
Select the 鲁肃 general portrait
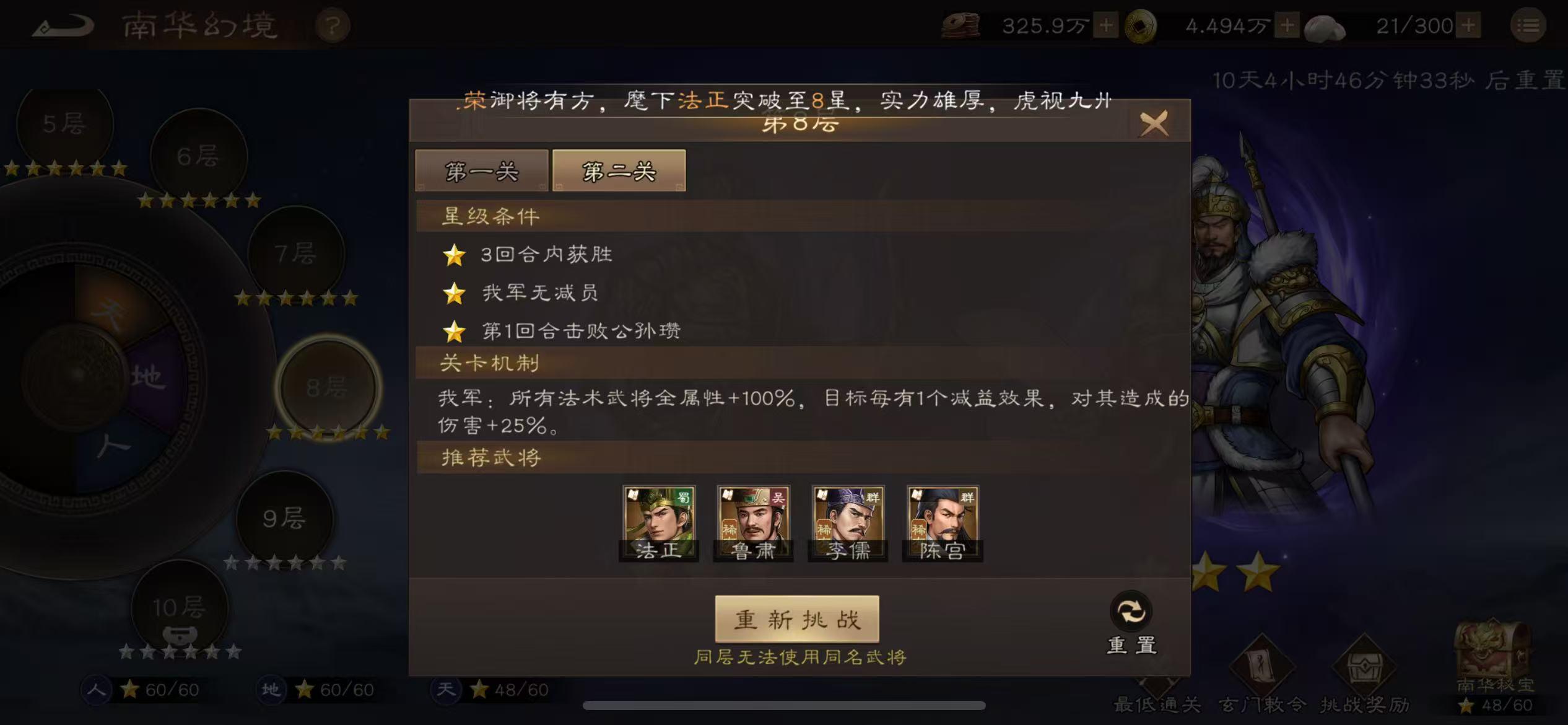click(x=753, y=521)
